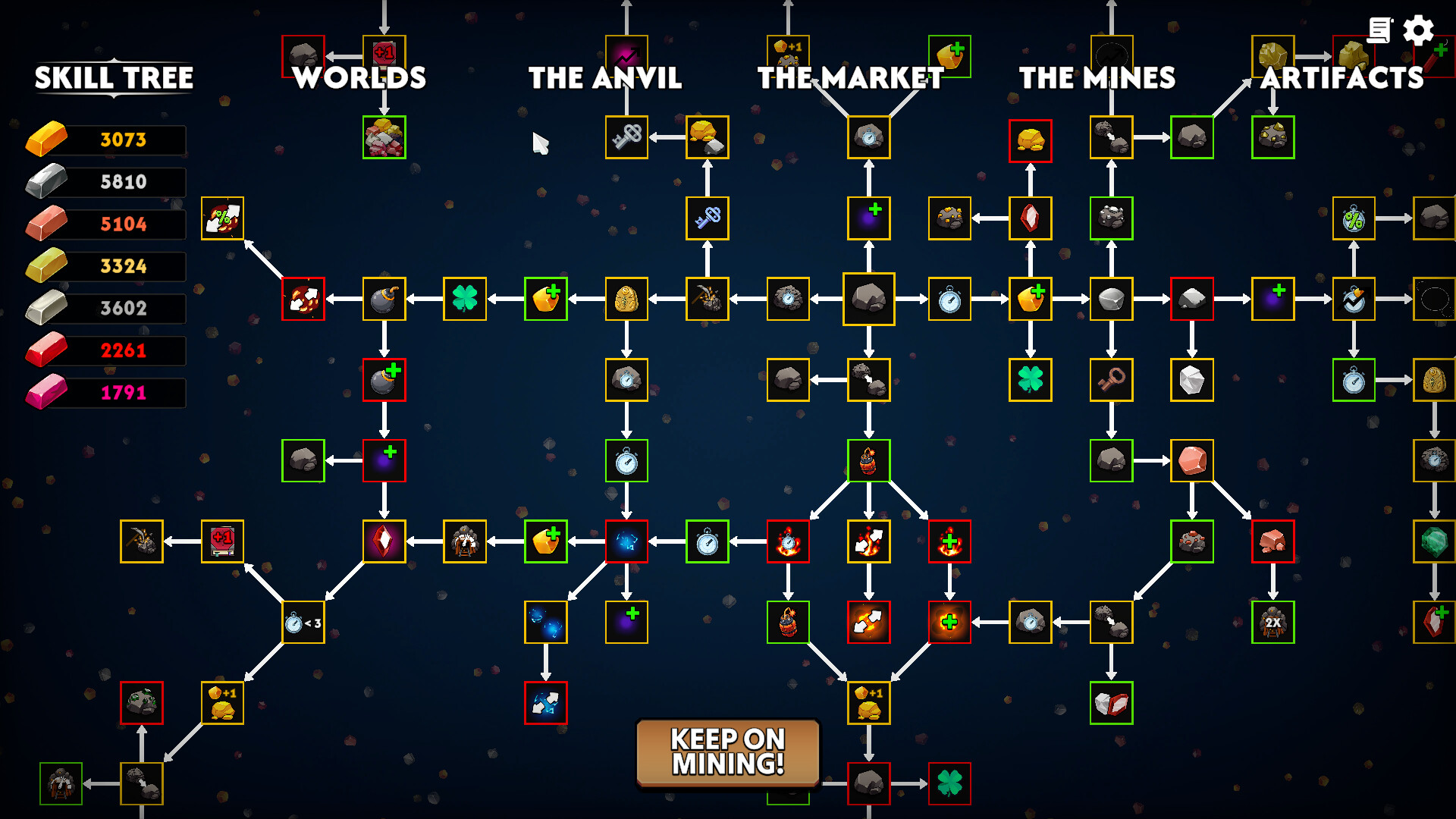Open the settings gear icon

click(x=1417, y=32)
